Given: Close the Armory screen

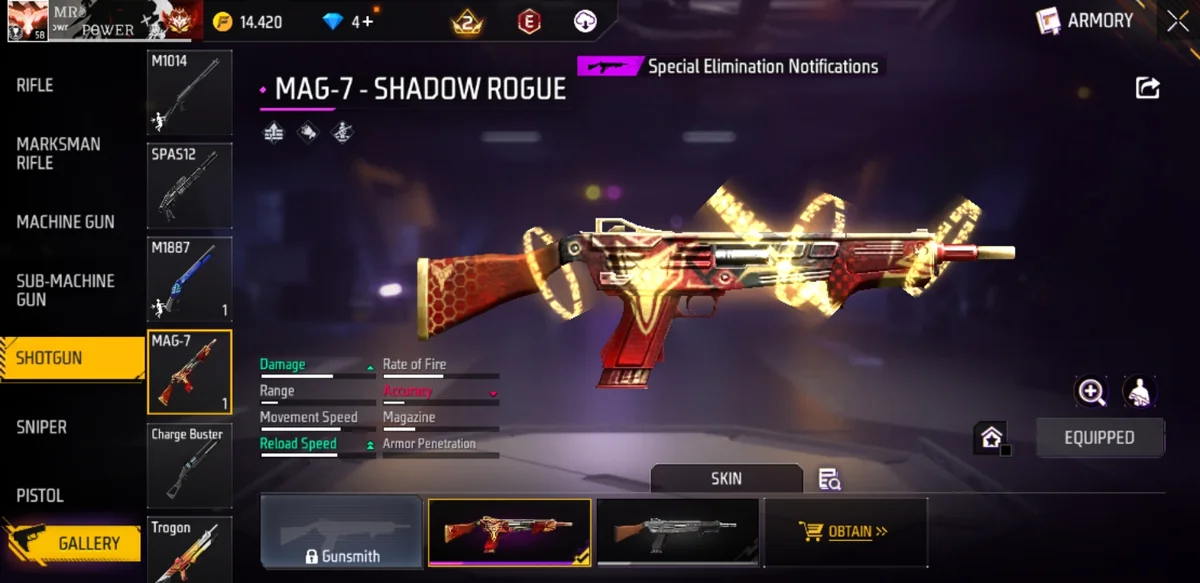Looking at the screenshot, I should coord(1177,21).
